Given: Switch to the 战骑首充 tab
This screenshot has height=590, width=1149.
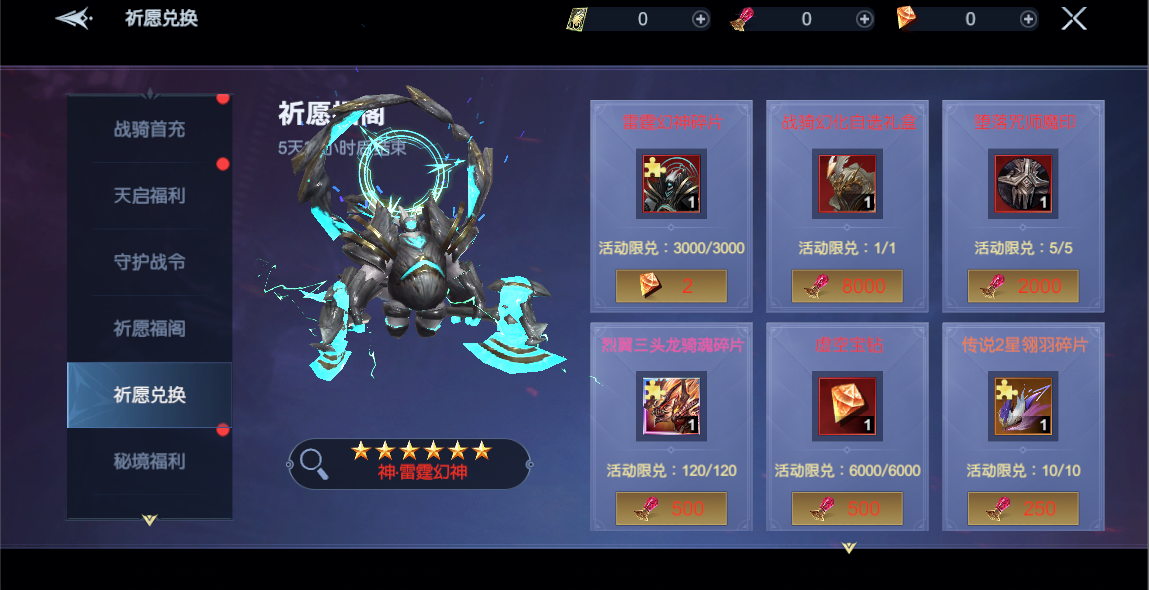Looking at the screenshot, I should click(149, 129).
